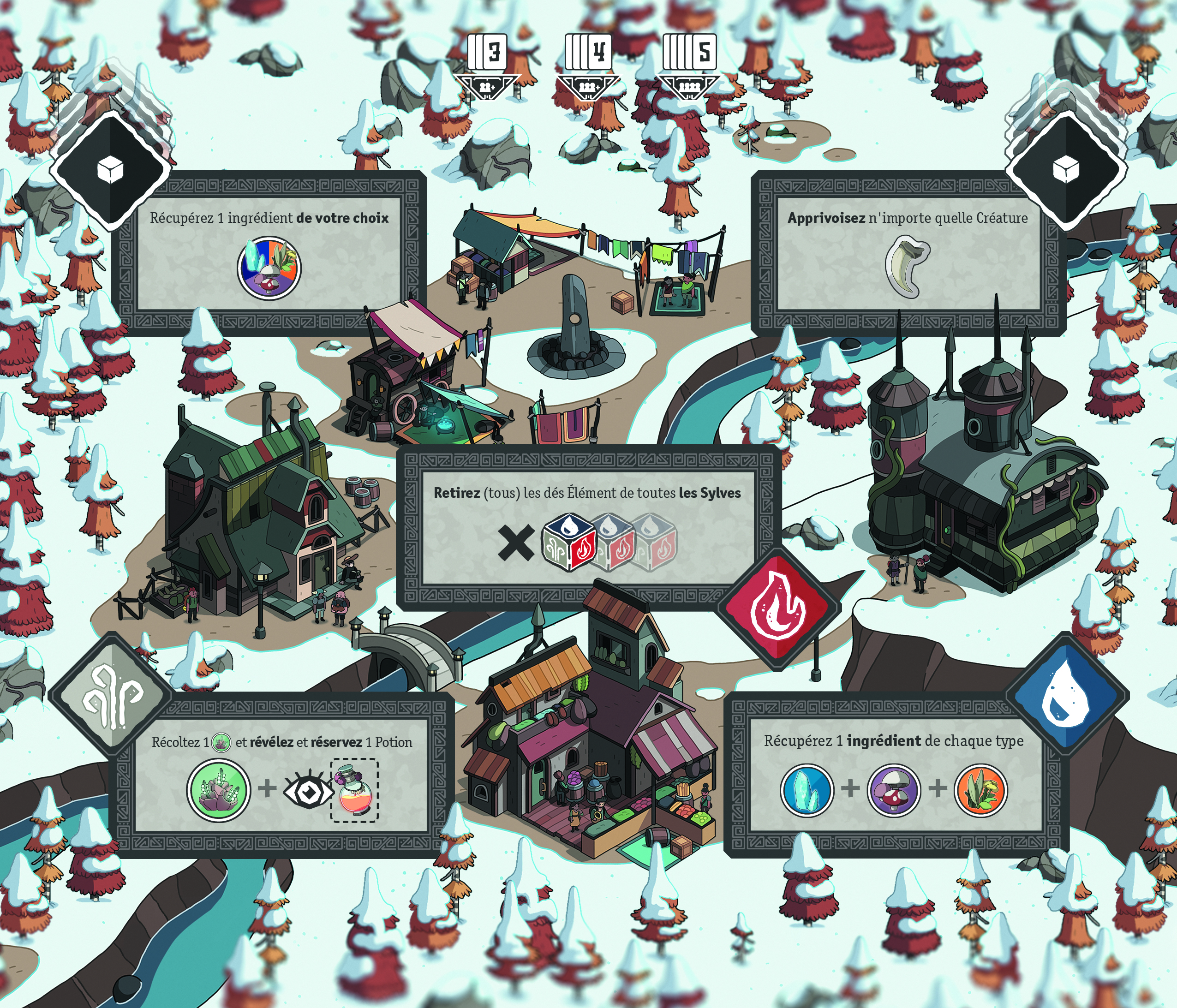Pick the purple mushroom ingredient token

pos(894,790)
